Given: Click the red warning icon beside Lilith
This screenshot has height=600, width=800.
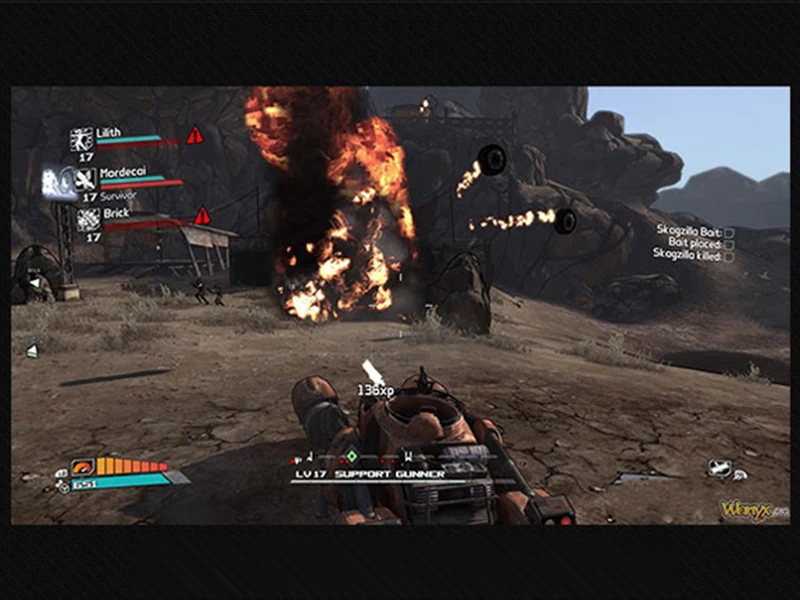Looking at the screenshot, I should pos(194,135).
